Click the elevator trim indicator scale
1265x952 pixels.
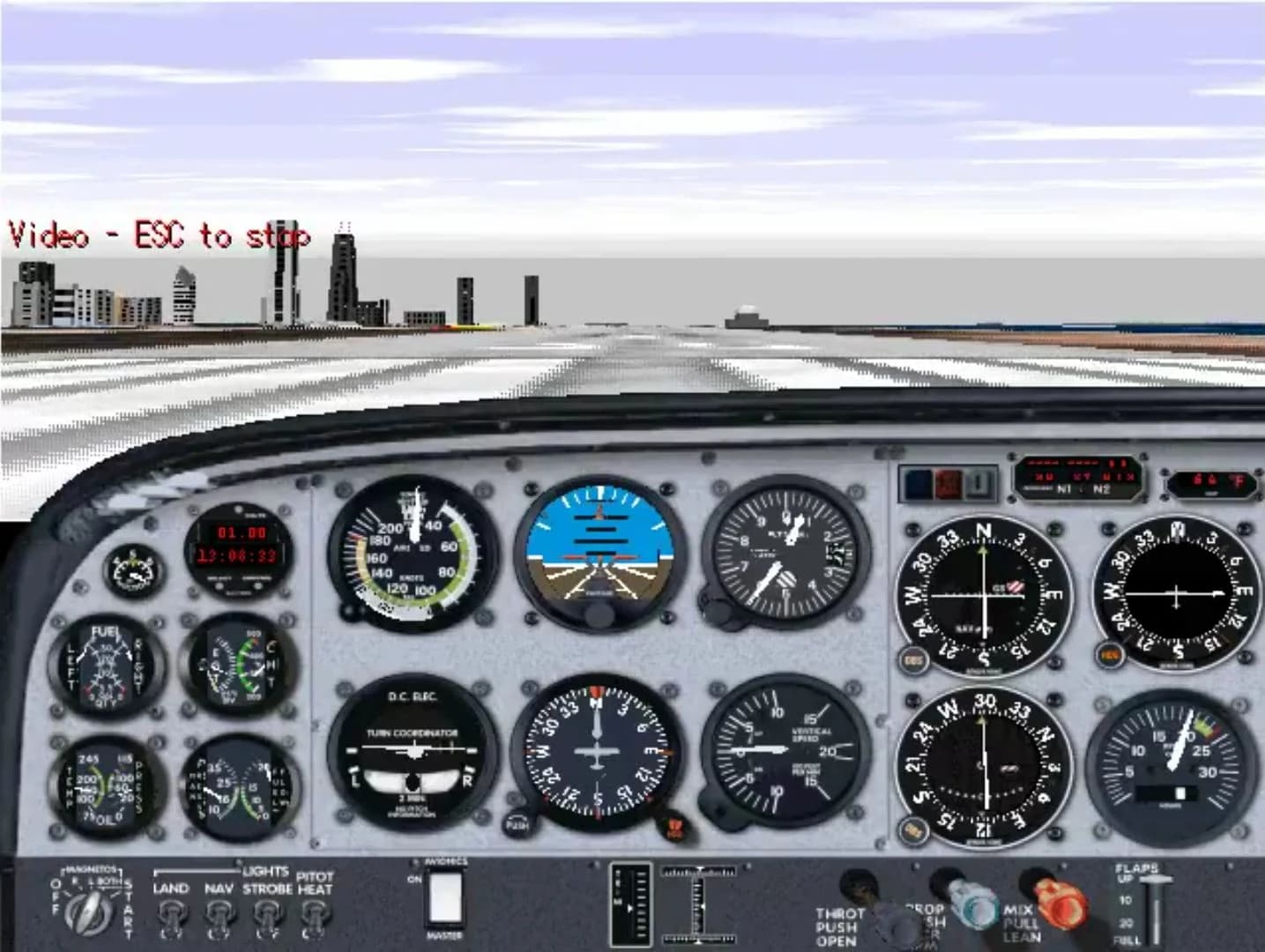[629, 906]
